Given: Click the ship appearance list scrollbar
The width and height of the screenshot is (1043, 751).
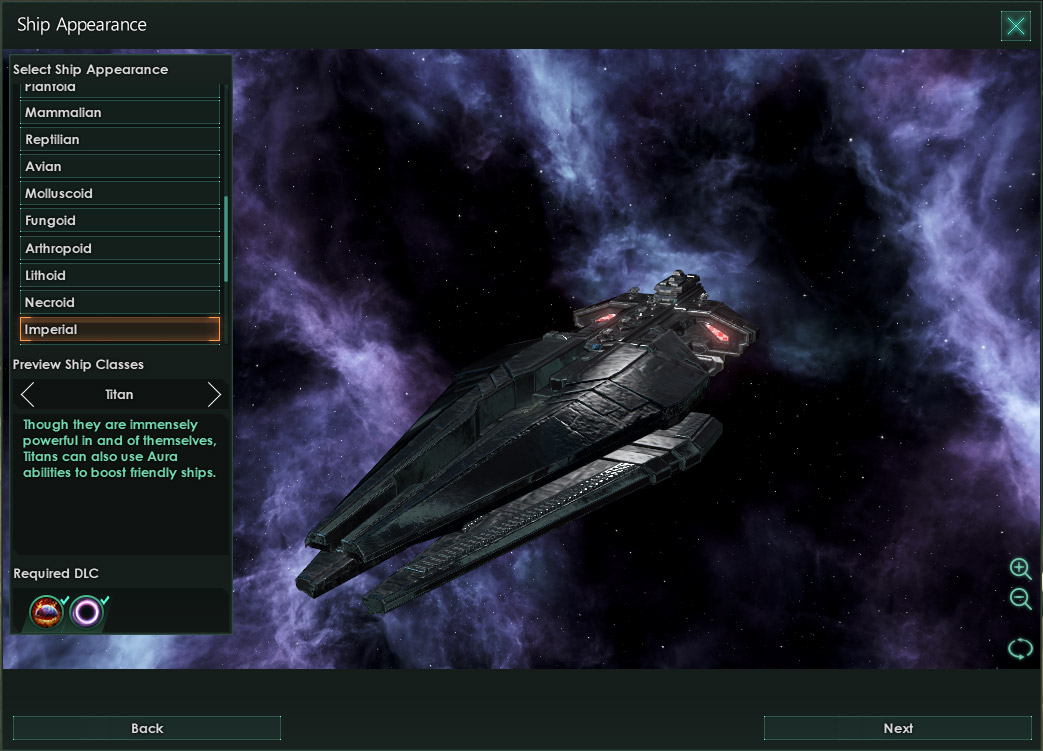Looking at the screenshot, I should click(x=227, y=240).
